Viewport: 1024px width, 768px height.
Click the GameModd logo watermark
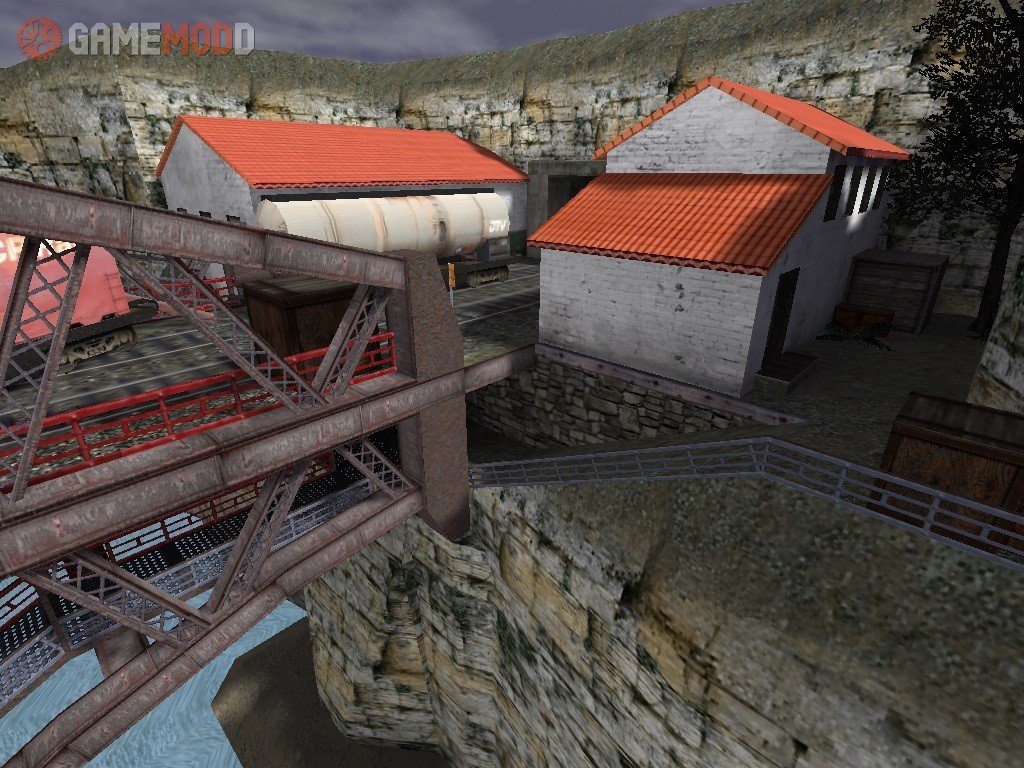[x=136, y=38]
